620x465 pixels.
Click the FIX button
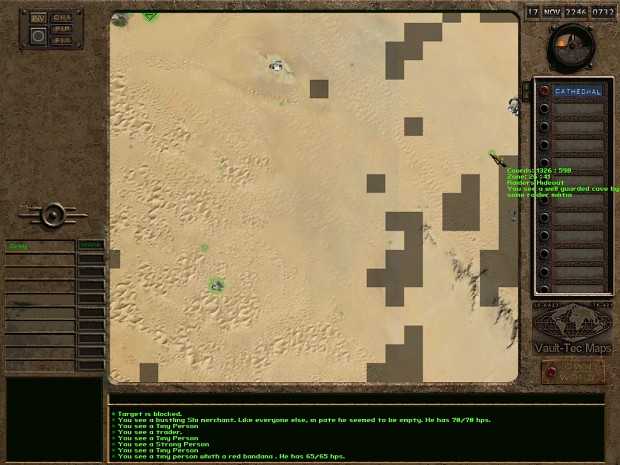tap(62, 41)
